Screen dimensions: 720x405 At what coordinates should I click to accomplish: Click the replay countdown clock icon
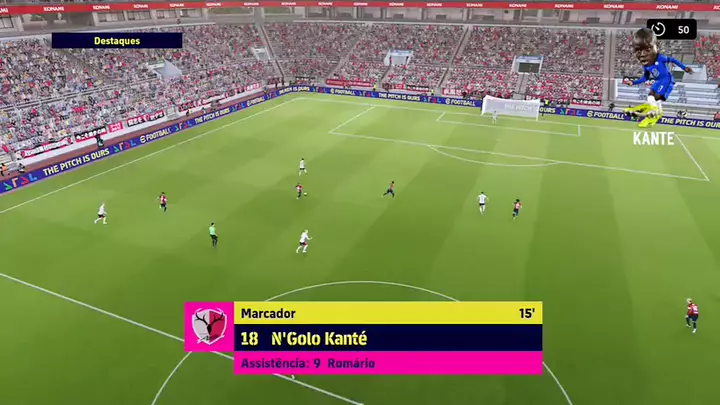[x=661, y=29]
